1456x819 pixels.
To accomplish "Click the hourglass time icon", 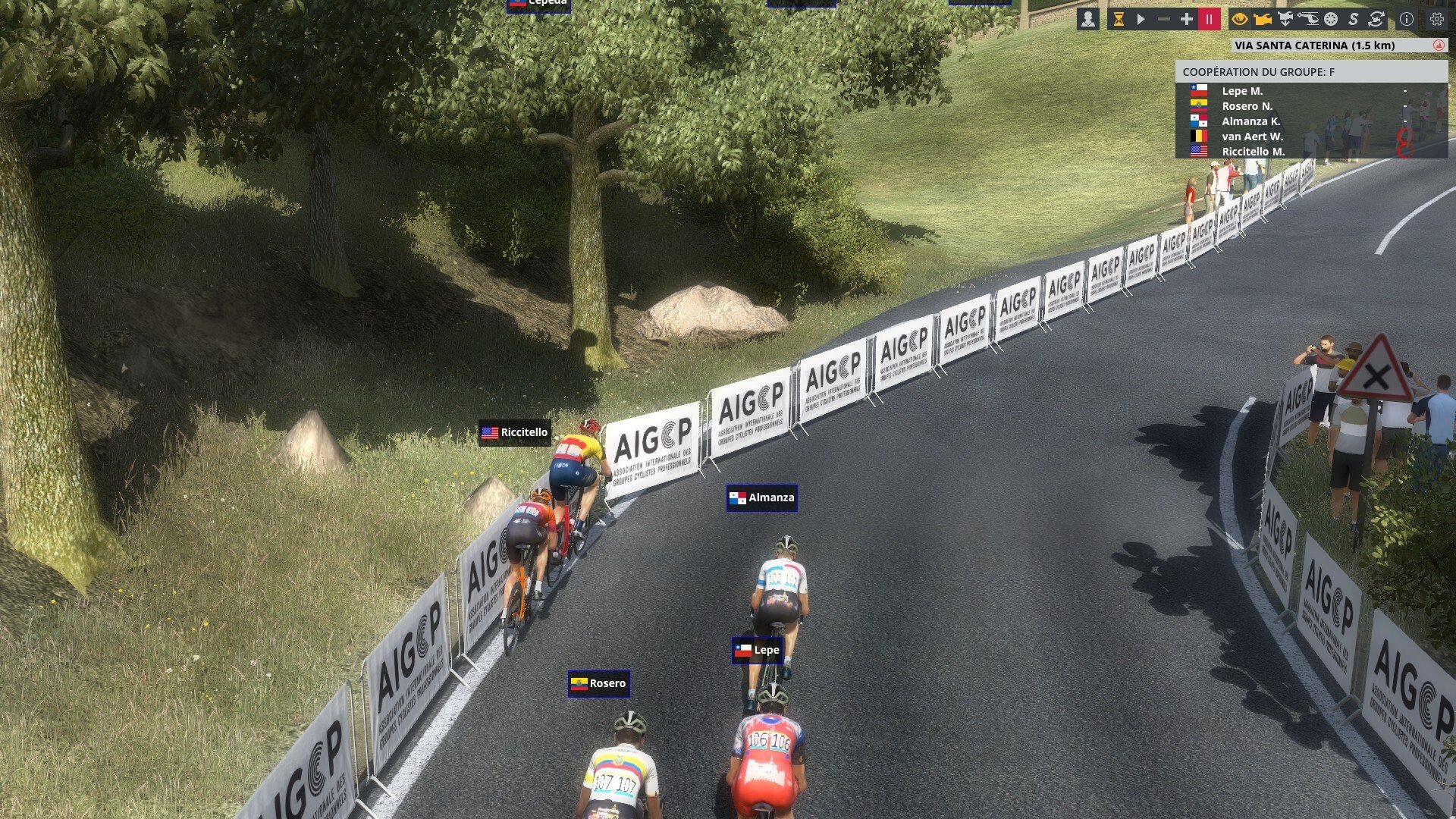I will pyautogui.click(x=1118, y=19).
